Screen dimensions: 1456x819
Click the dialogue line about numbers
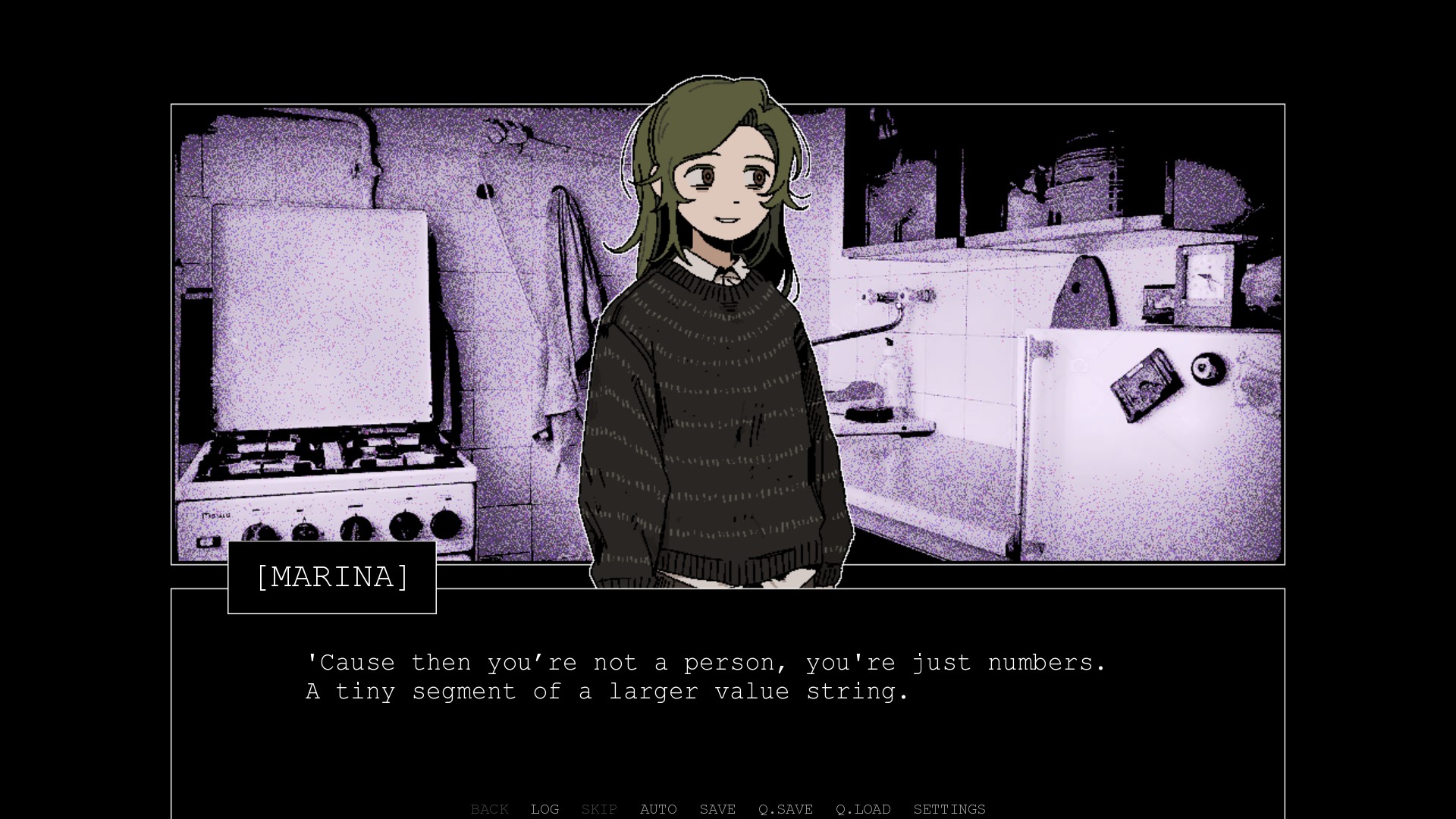coord(705,662)
